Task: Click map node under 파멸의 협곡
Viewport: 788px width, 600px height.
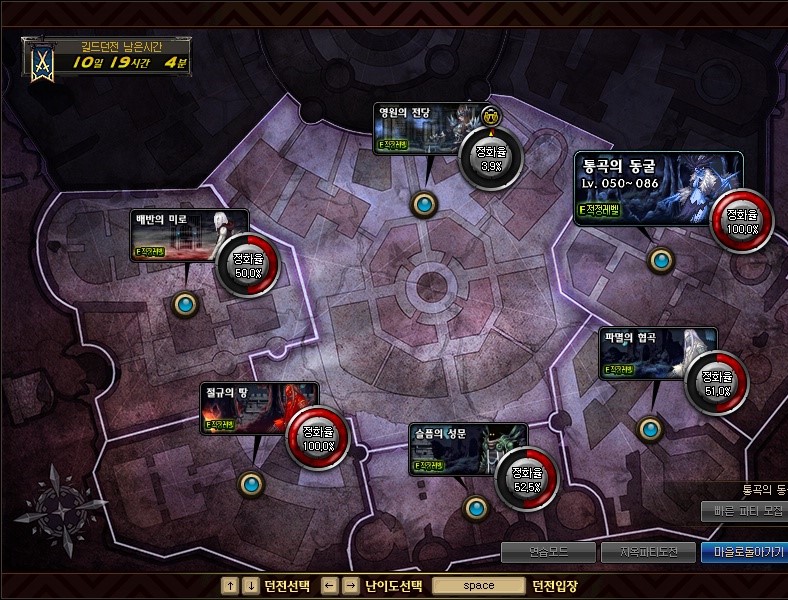Action: click(651, 429)
